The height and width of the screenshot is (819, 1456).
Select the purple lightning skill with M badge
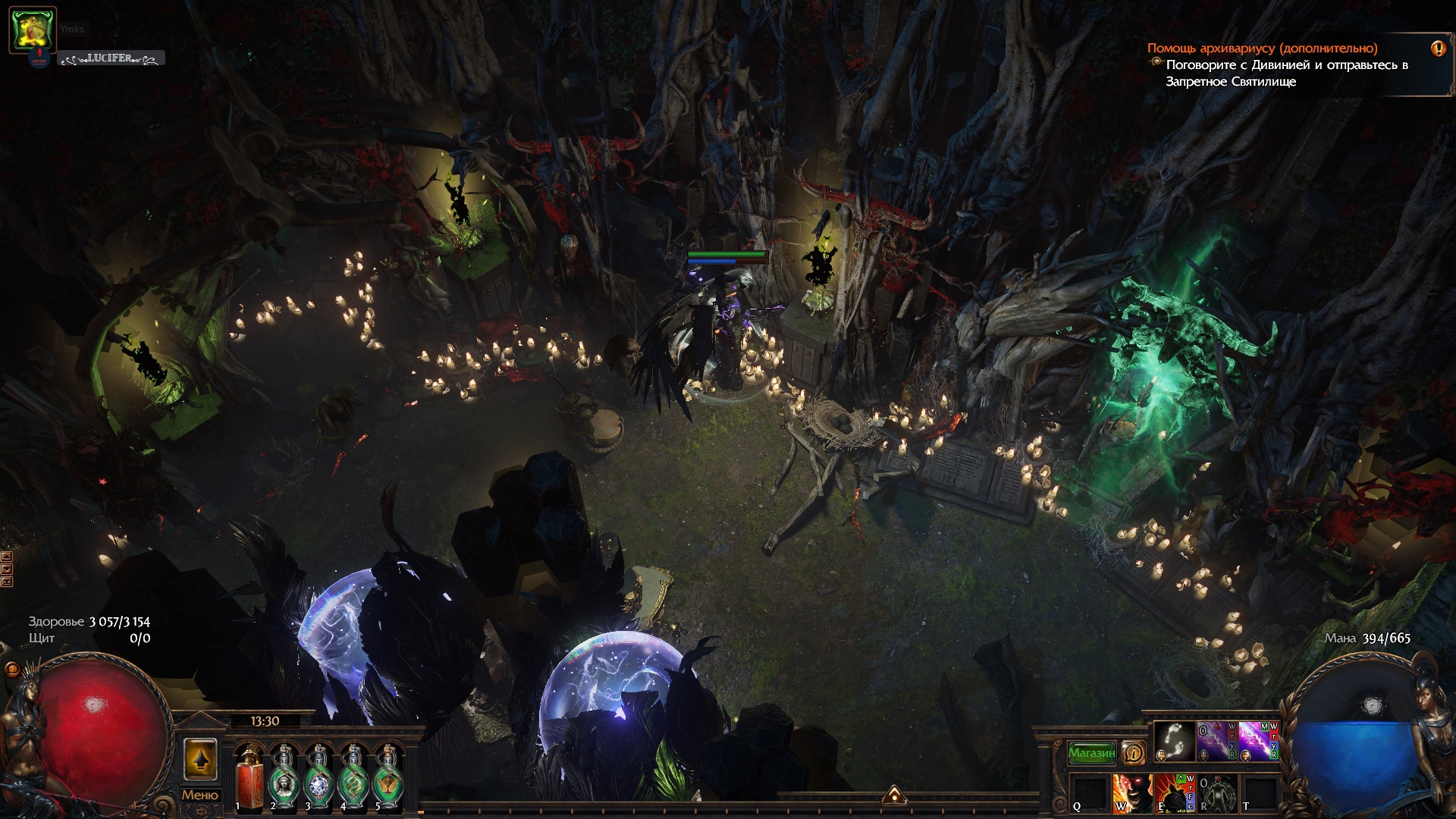tap(1258, 741)
